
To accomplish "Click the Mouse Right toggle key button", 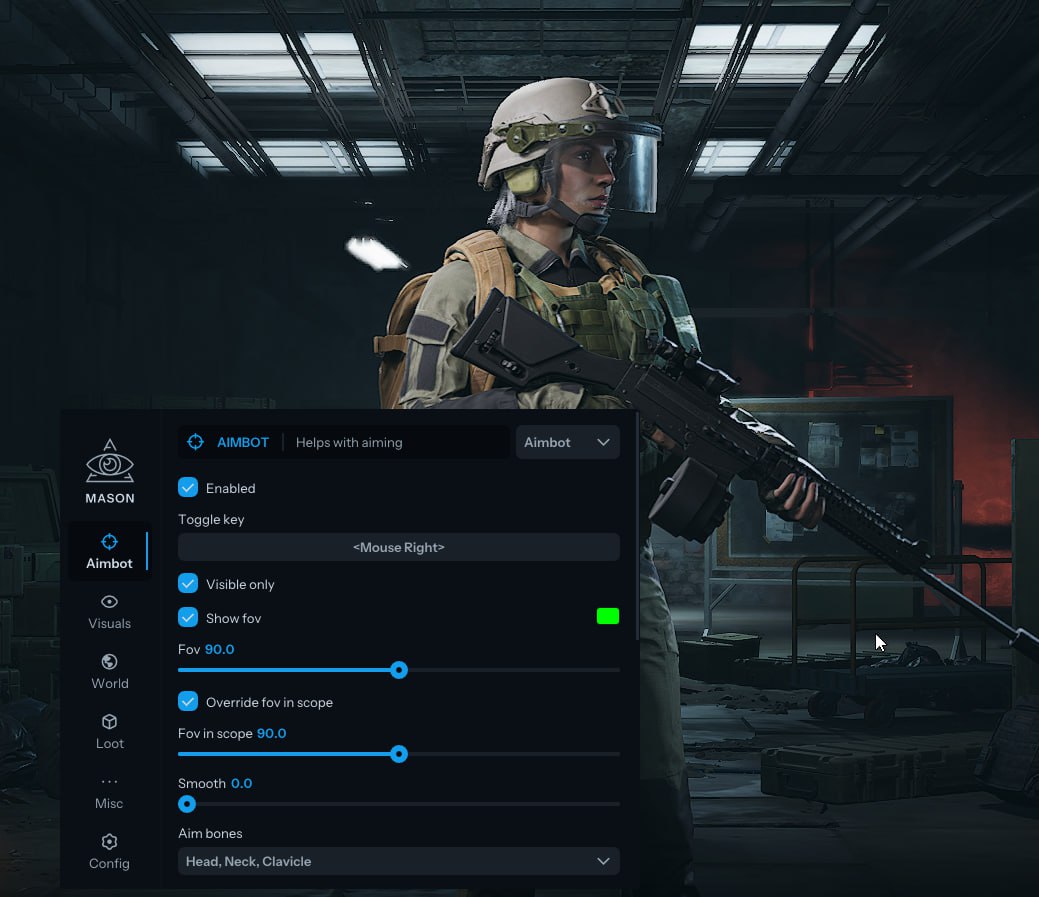I will pyautogui.click(x=398, y=547).
